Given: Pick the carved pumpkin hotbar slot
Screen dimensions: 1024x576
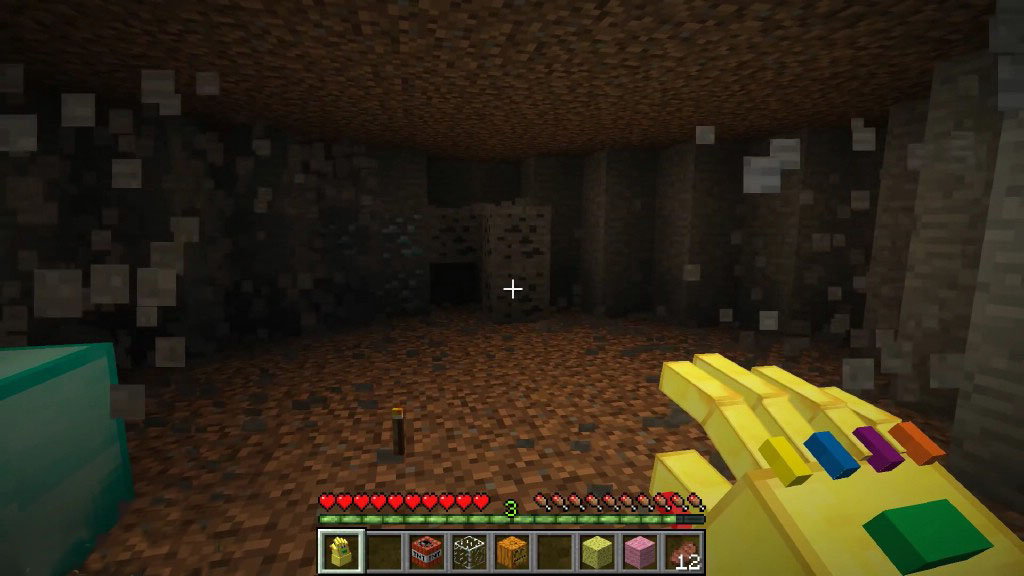Looking at the screenshot, I should coord(512,551).
